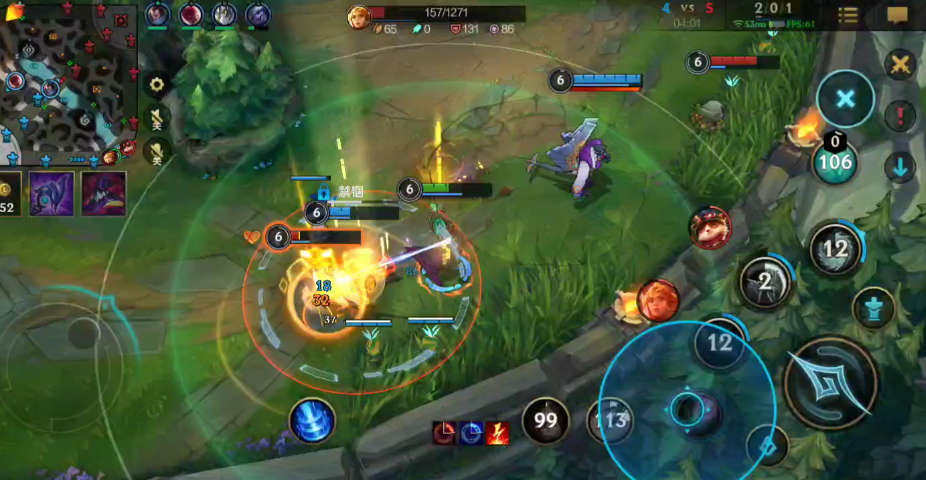Screen dimensions: 926x480
Task: Open the chat speech bubble
Action: 897,15
